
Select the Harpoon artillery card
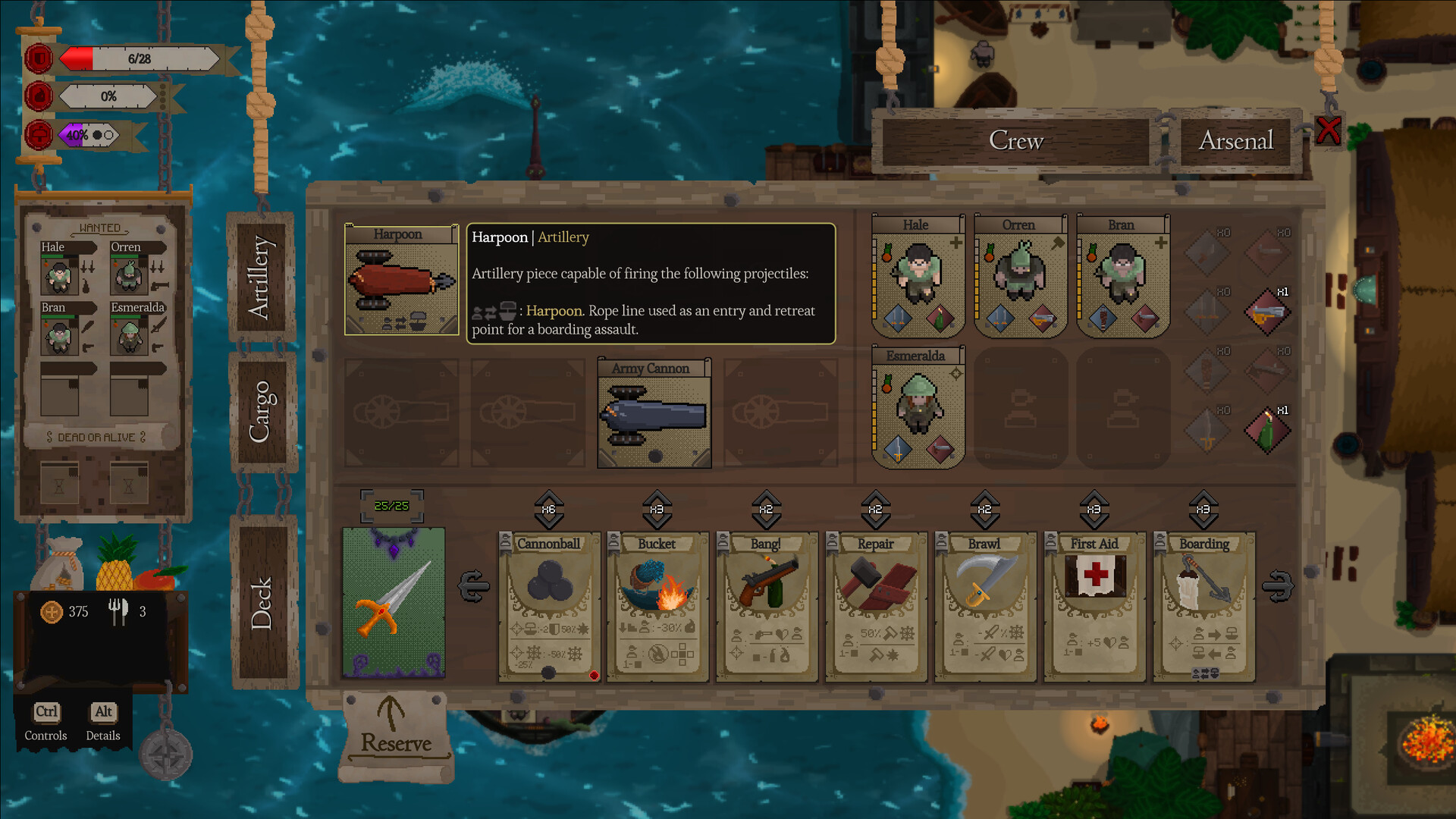pos(401,281)
